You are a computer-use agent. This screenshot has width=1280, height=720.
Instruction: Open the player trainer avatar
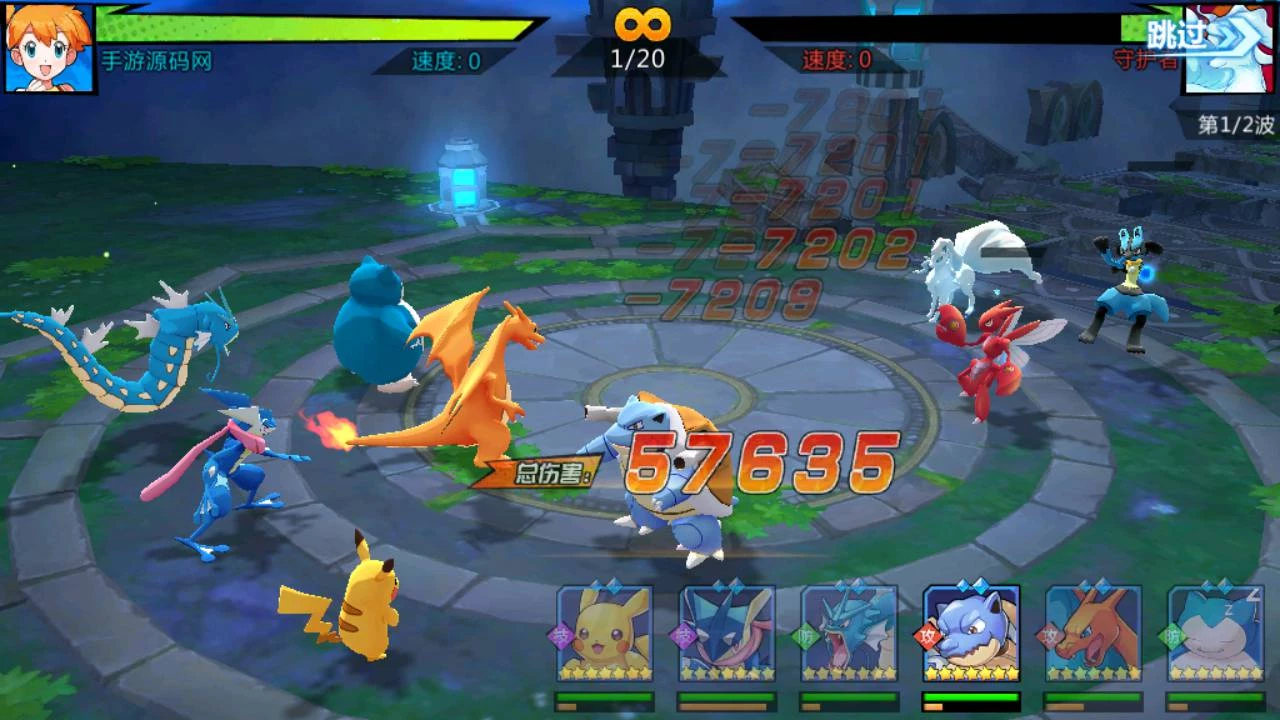pyautogui.click(x=50, y=47)
